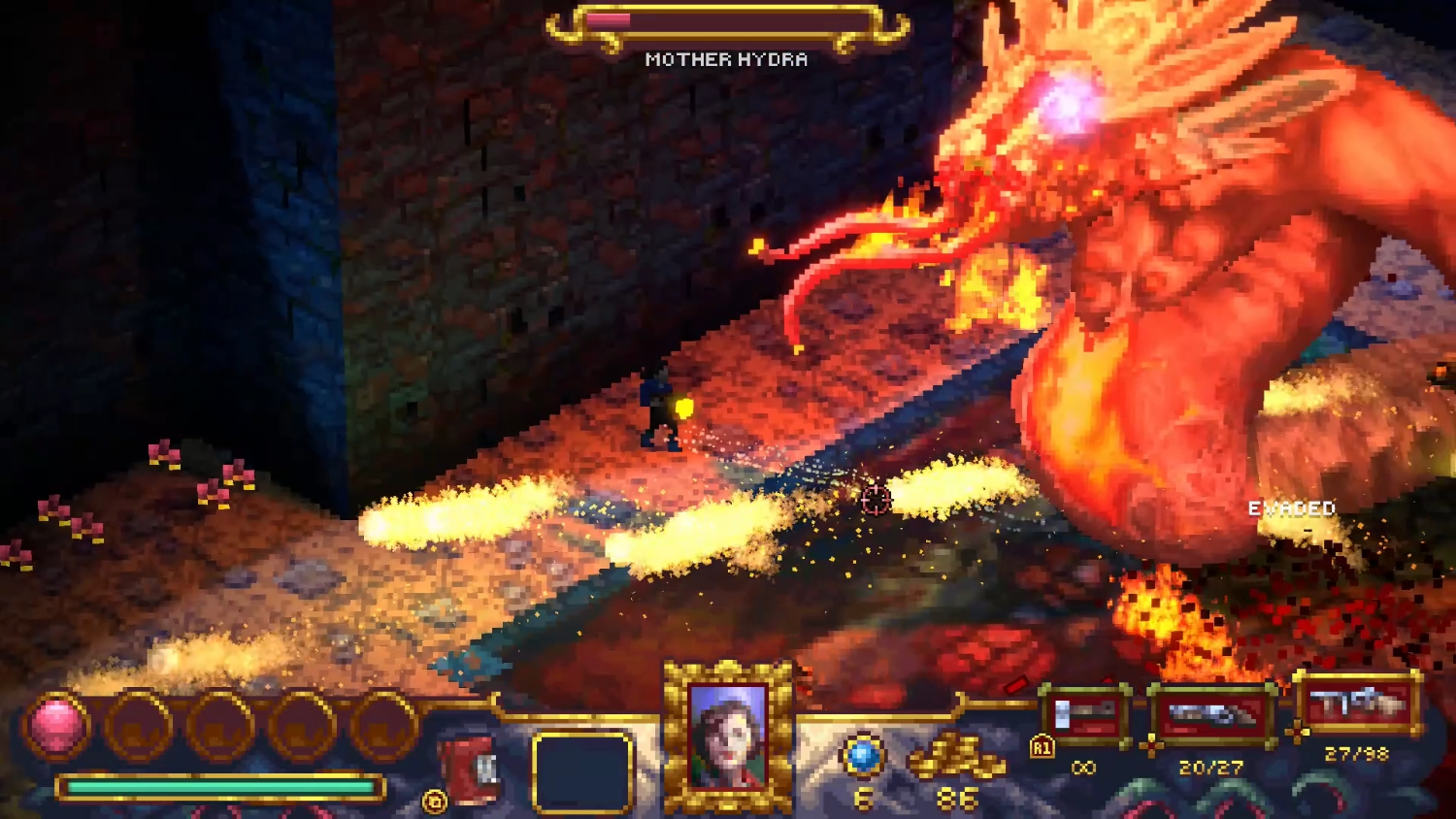Click the MOTHER HYDRA name label
Screen dimensions: 1456x819
(x=726, y=58)
